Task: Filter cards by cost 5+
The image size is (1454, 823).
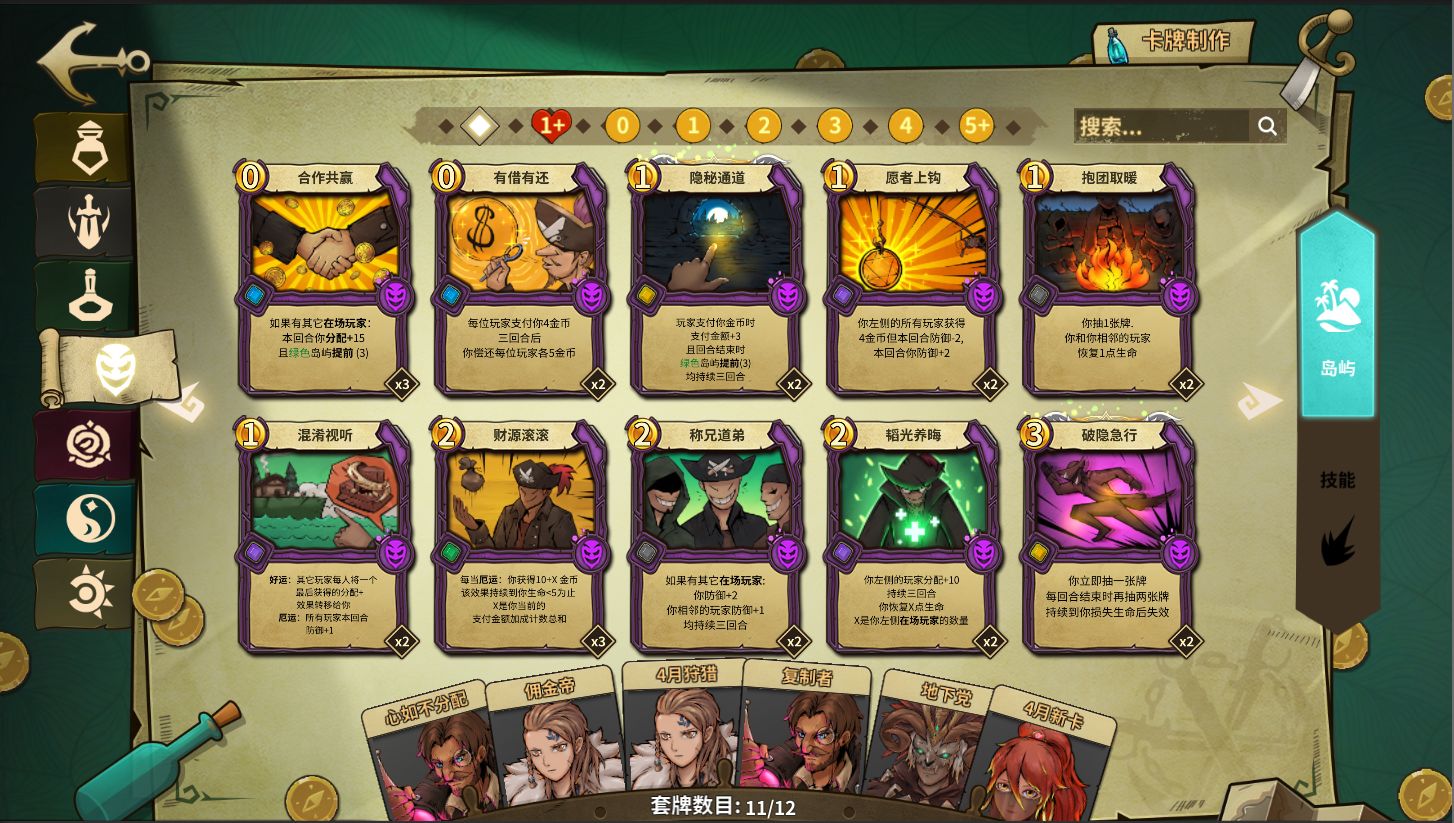Action: pyautogui.click(x=976, y=126)
